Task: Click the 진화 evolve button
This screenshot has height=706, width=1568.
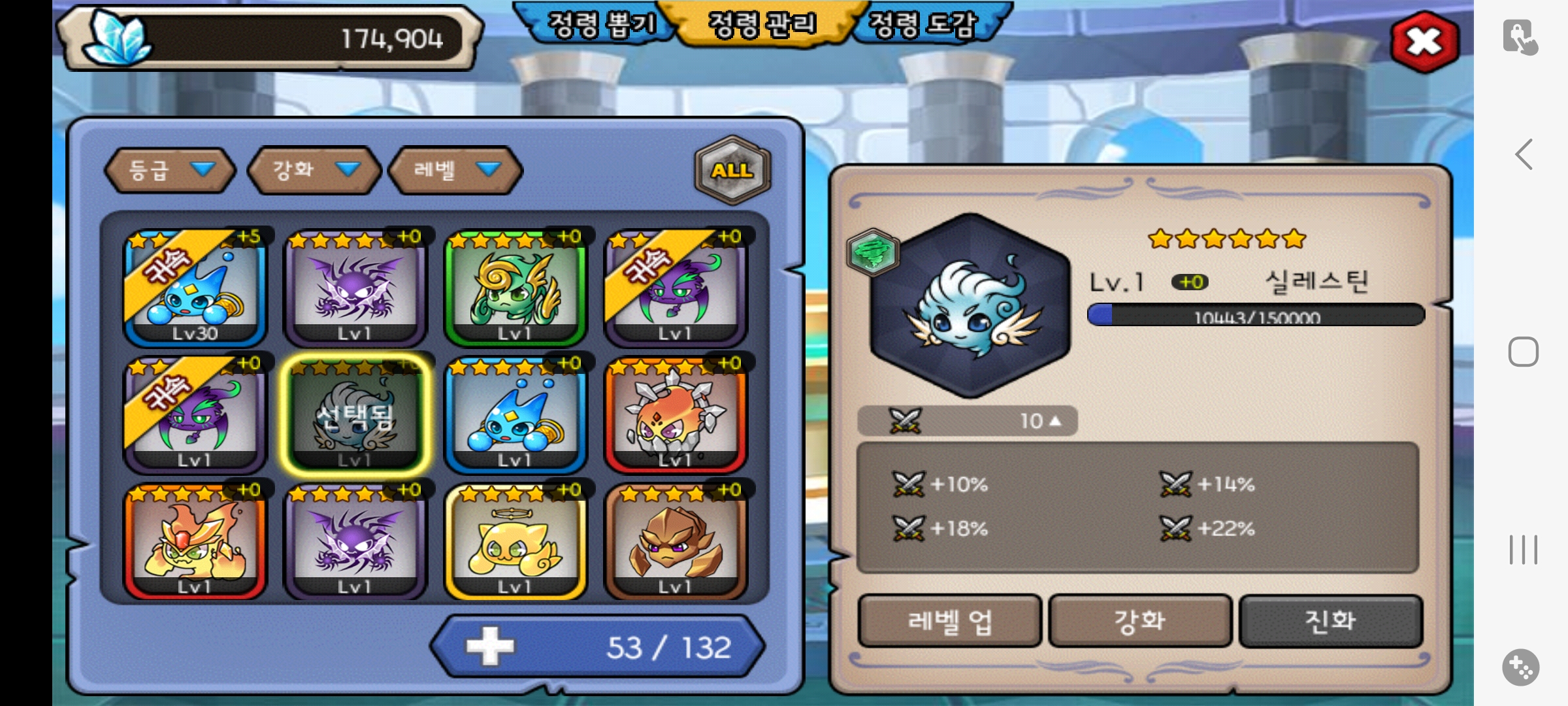Action: coord(1330,621)
